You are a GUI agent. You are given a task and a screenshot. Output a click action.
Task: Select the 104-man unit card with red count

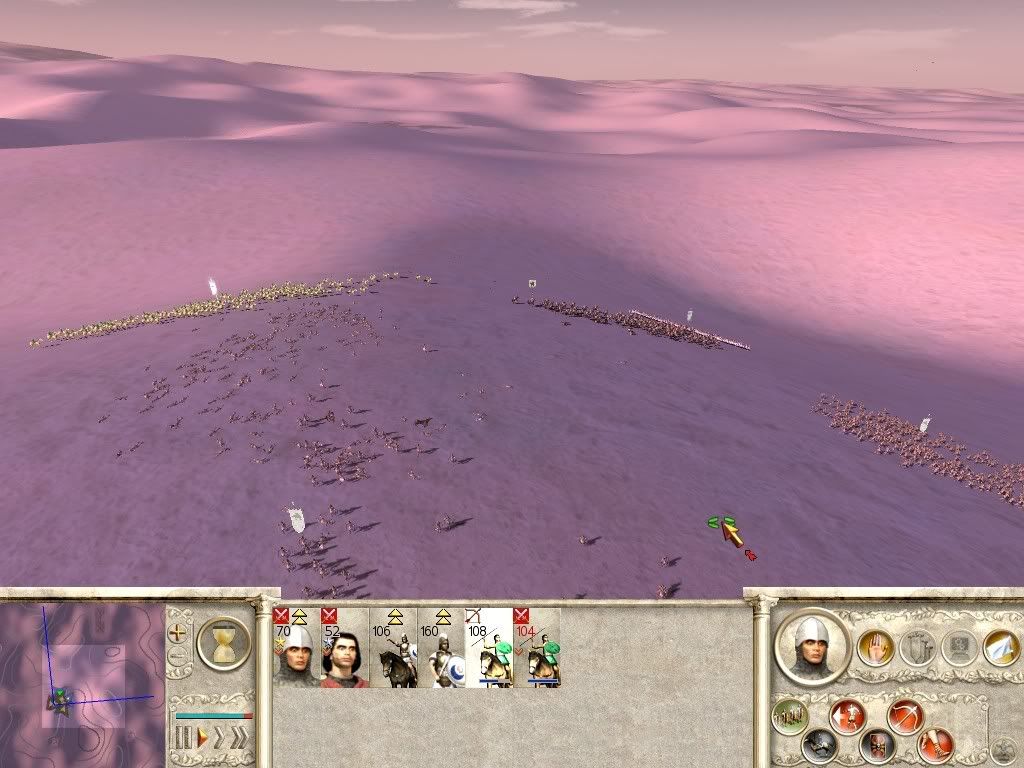tap(537, 648)
